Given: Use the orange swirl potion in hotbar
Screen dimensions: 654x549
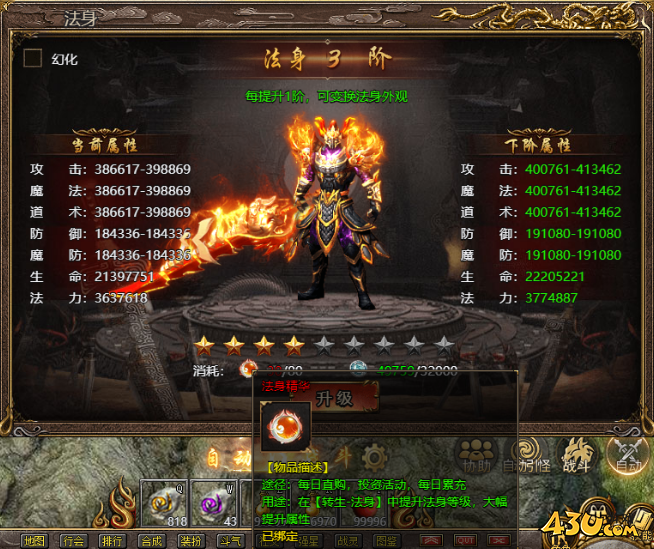Looking at the screenshot, I should click(x=163, y=502).
